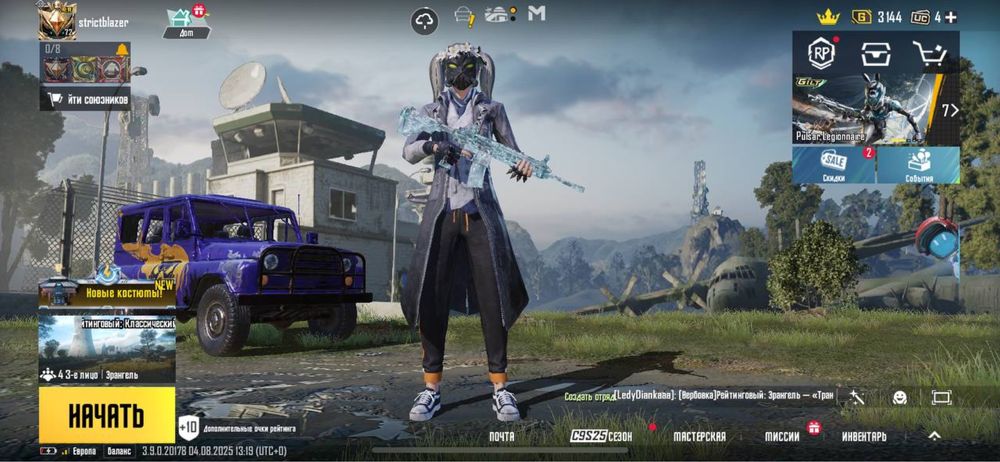Image resolution: width=1000 pixels, height=462 pixels.
Task: Open the shopping cart store
Action: [x=930, y=54]
